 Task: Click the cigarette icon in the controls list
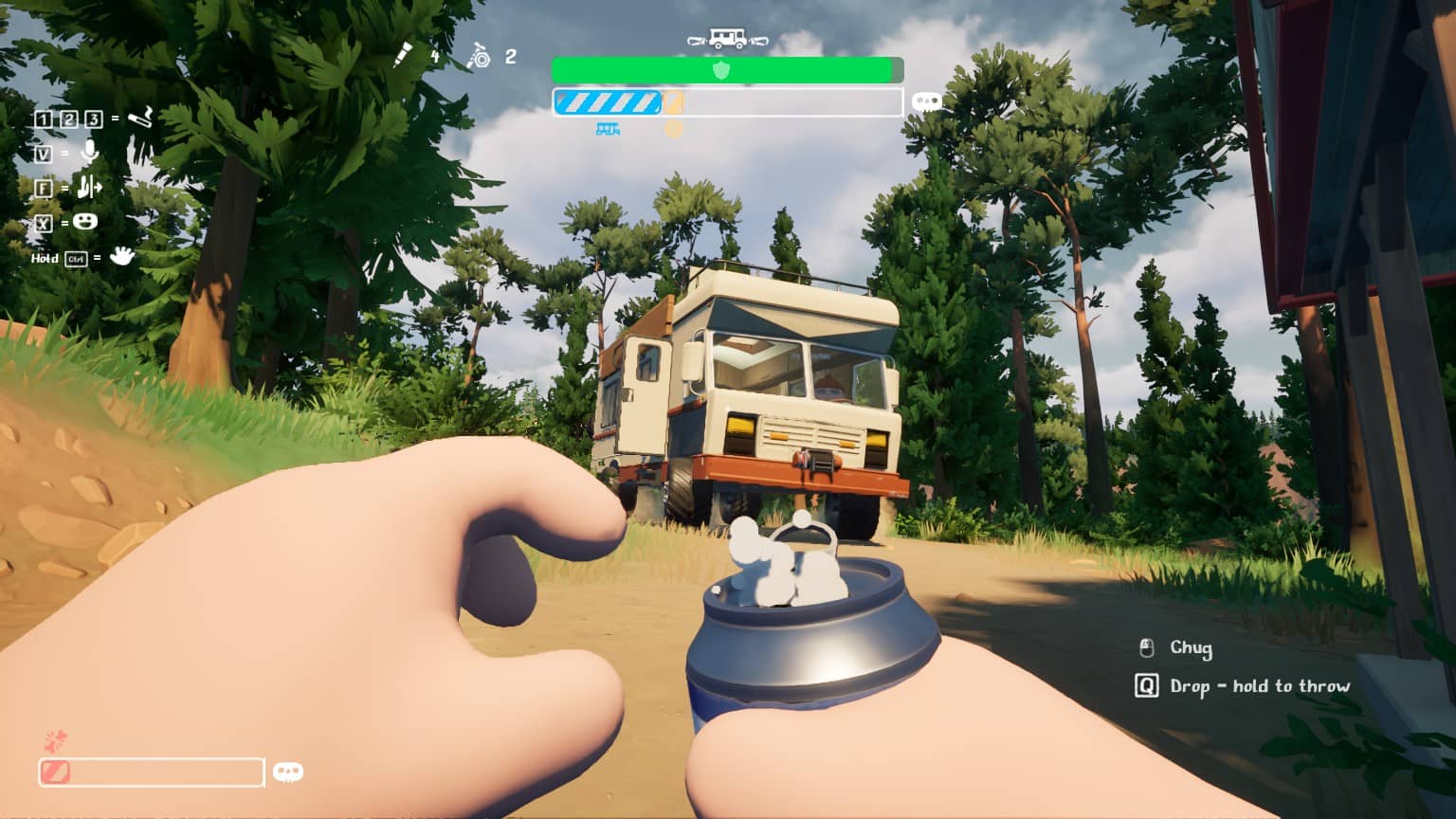(x=140, y=118)
